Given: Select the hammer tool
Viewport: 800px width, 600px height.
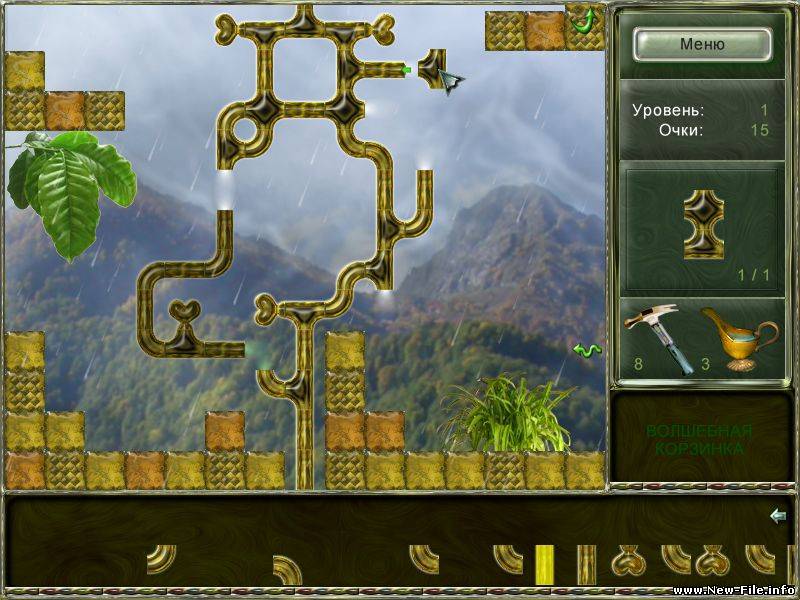Looking at the screenshot, I should (x=654, y=335).
